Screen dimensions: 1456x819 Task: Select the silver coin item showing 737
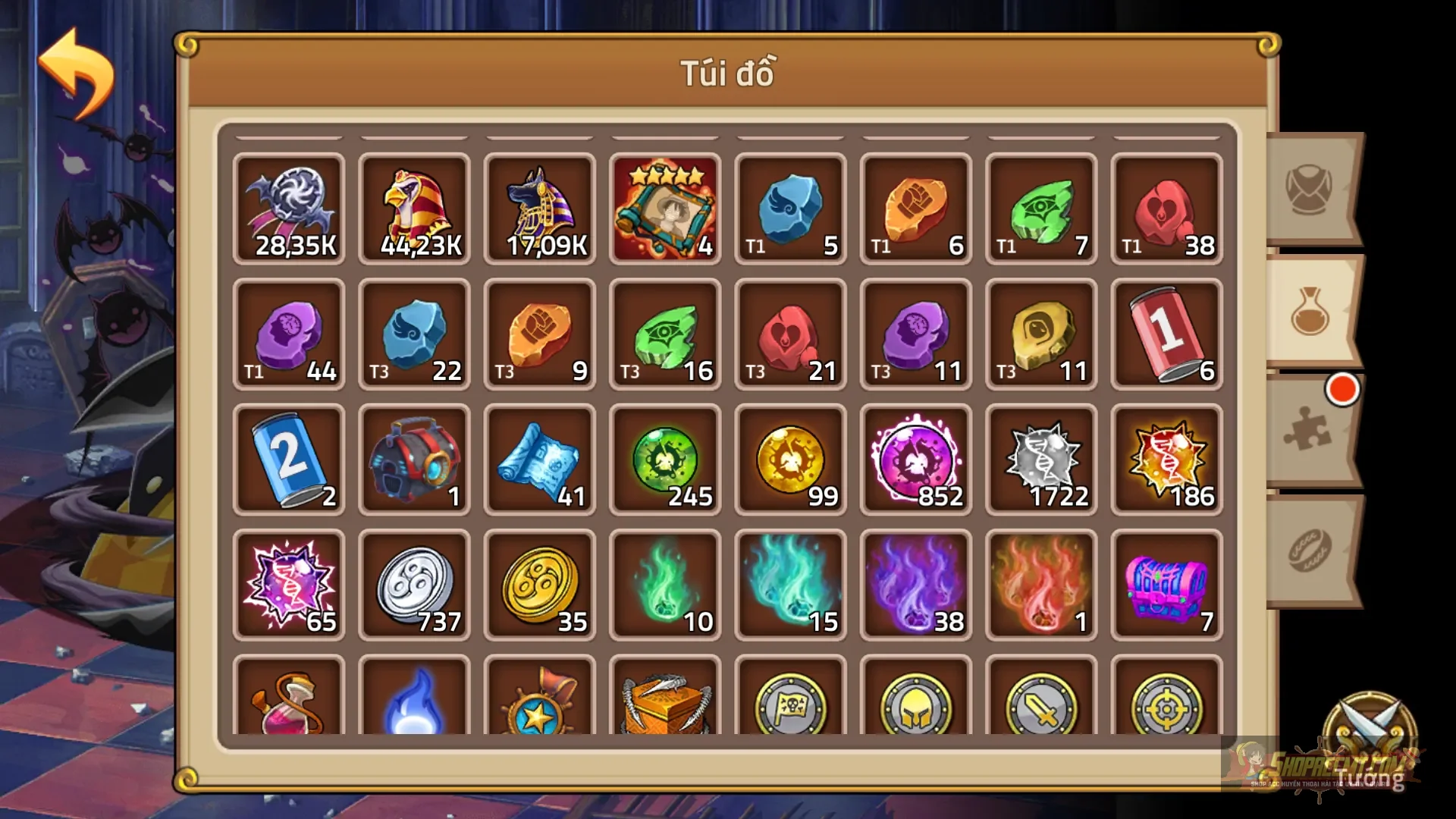point(414,584)
